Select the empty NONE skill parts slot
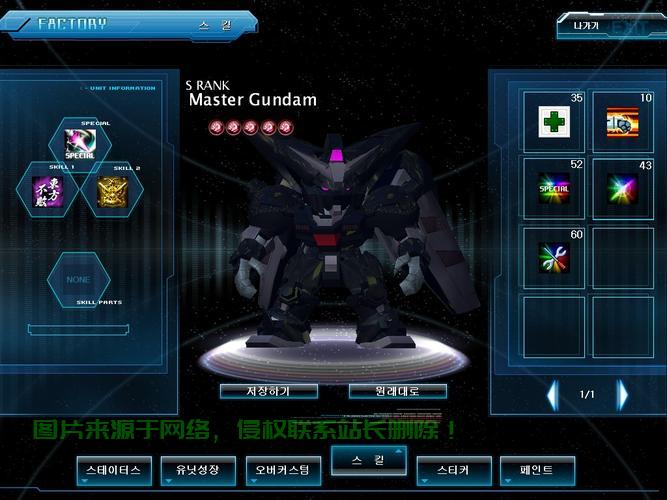 point(79,279)
